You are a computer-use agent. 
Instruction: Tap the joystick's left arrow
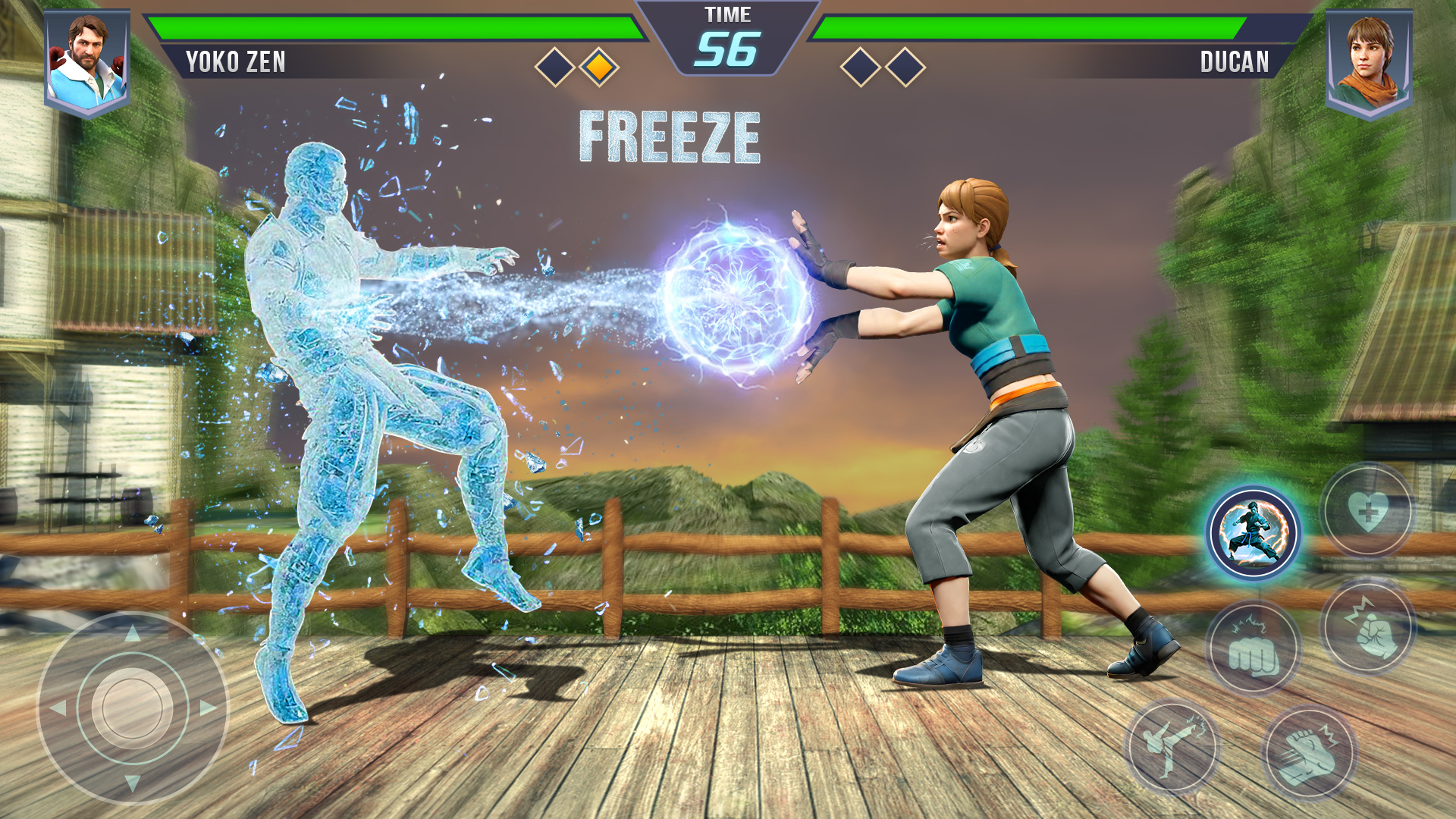tap(58, 708)
